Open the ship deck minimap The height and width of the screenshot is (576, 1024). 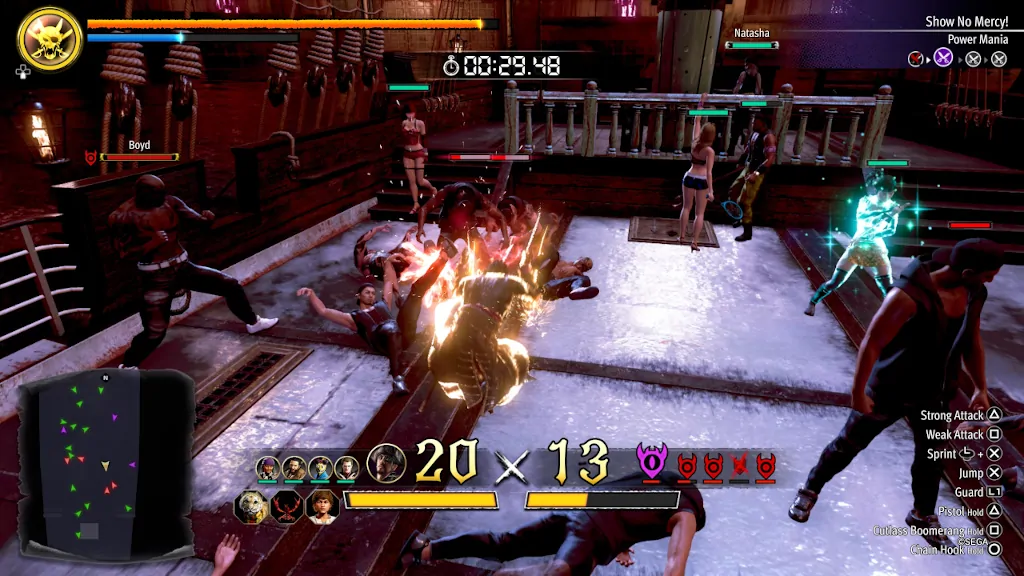coord(106,463)
